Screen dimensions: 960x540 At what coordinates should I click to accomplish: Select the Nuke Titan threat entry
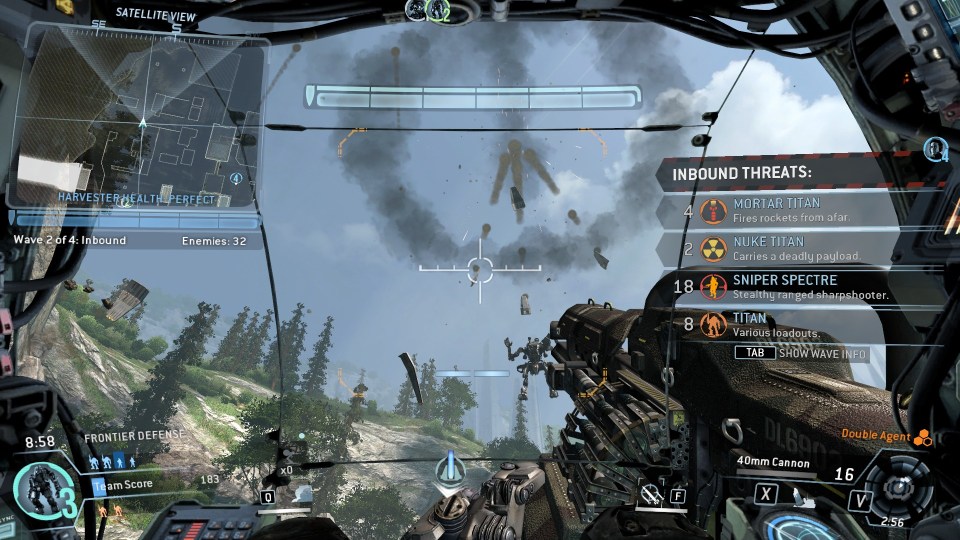(800, 248)
